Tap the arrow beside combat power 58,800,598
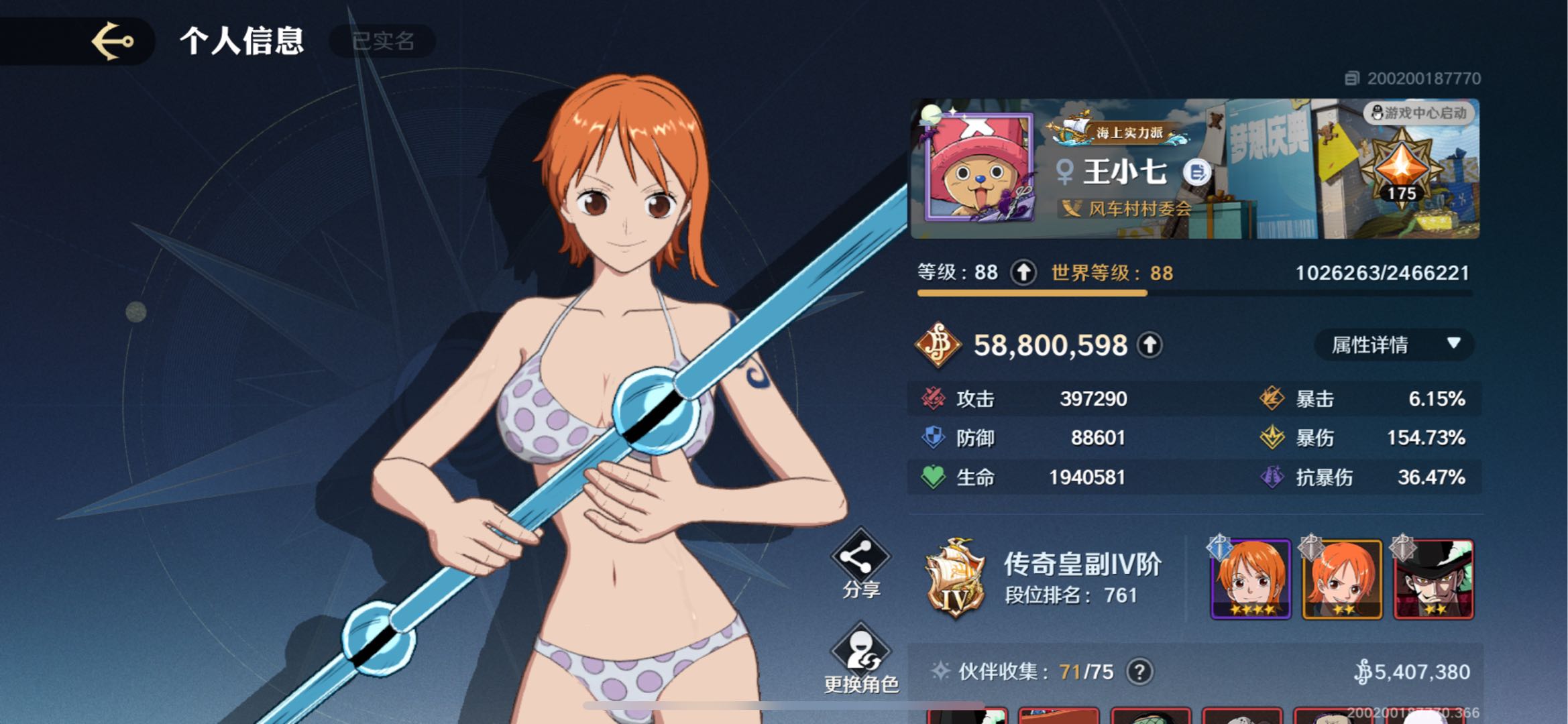The image size is (1568, 724). 1150,345
